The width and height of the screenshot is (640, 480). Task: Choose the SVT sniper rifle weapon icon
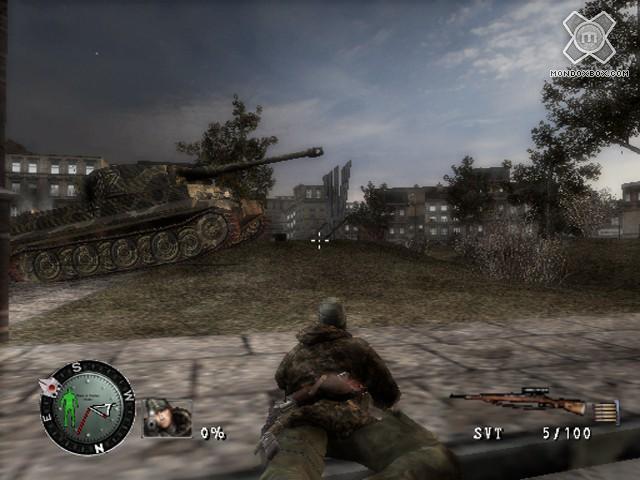tap(518, 402)
